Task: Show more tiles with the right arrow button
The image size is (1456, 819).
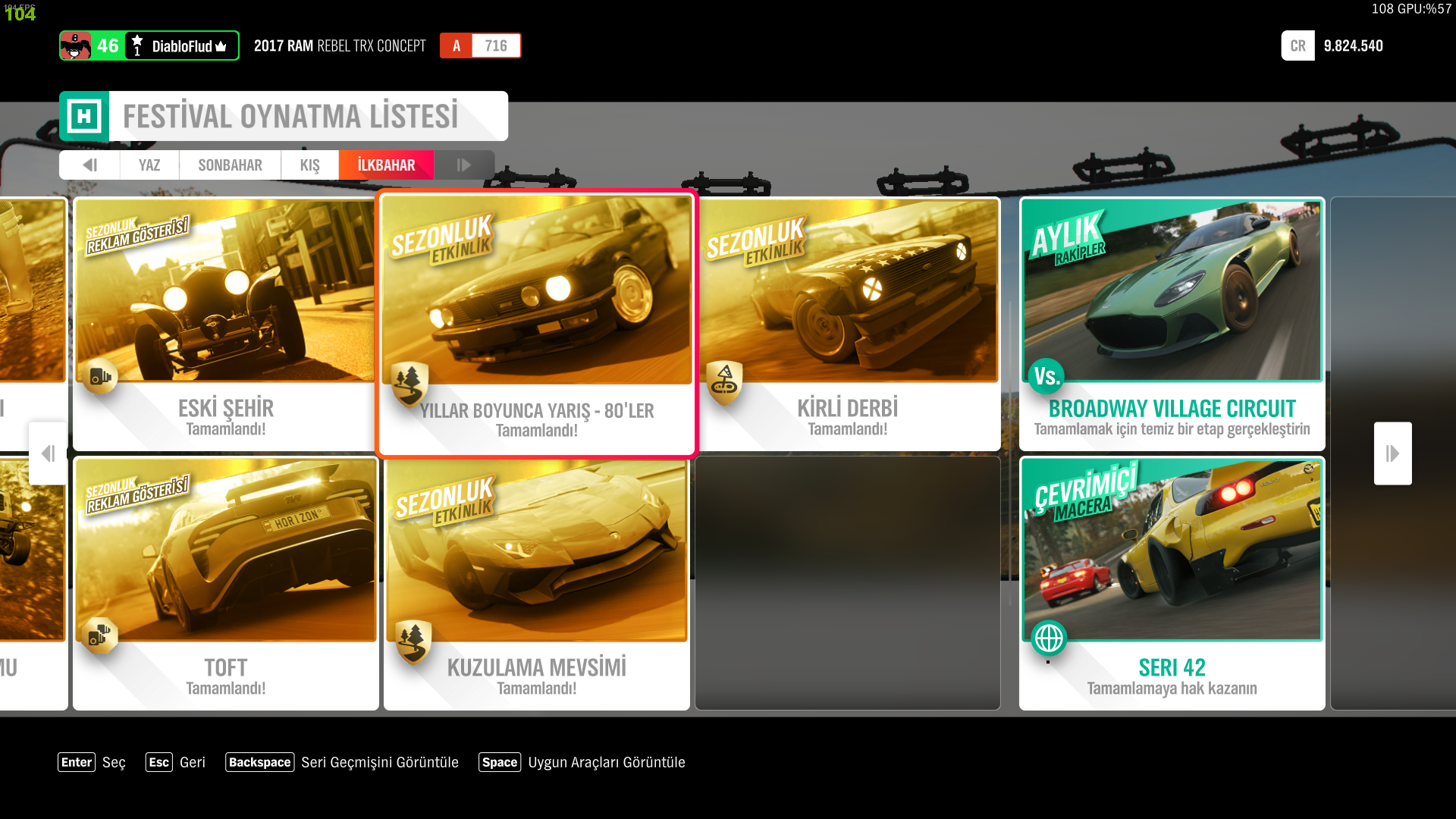Action: coord(1392,453)
